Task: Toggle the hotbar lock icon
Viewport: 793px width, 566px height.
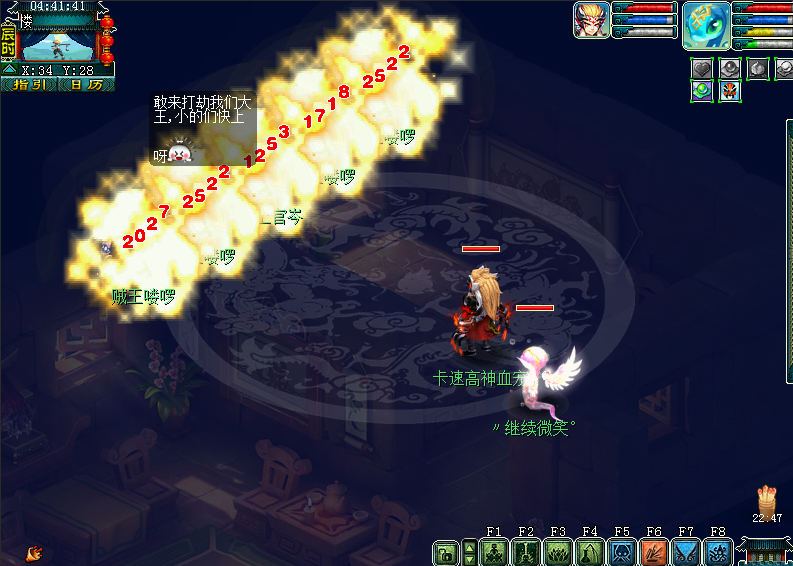Action: click(x=445, y=552)
